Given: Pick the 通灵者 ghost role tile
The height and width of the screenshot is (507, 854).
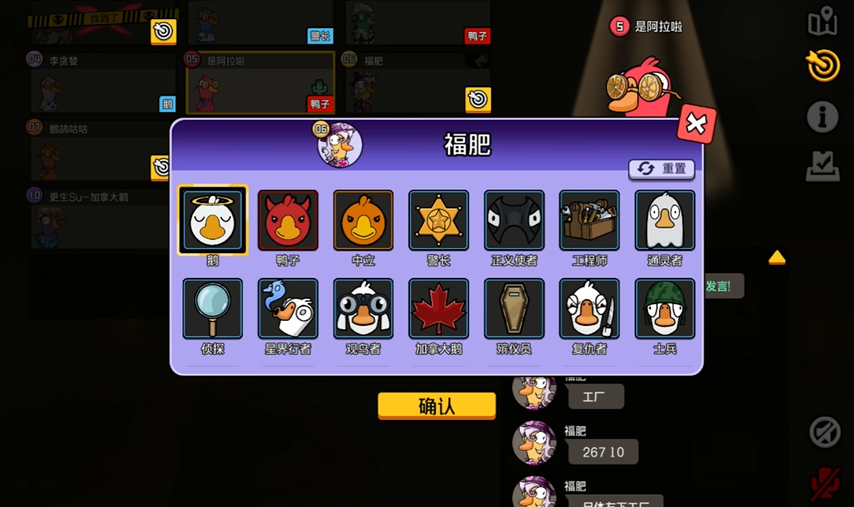Looking at the screenshot, I should [x=664, y=220].
